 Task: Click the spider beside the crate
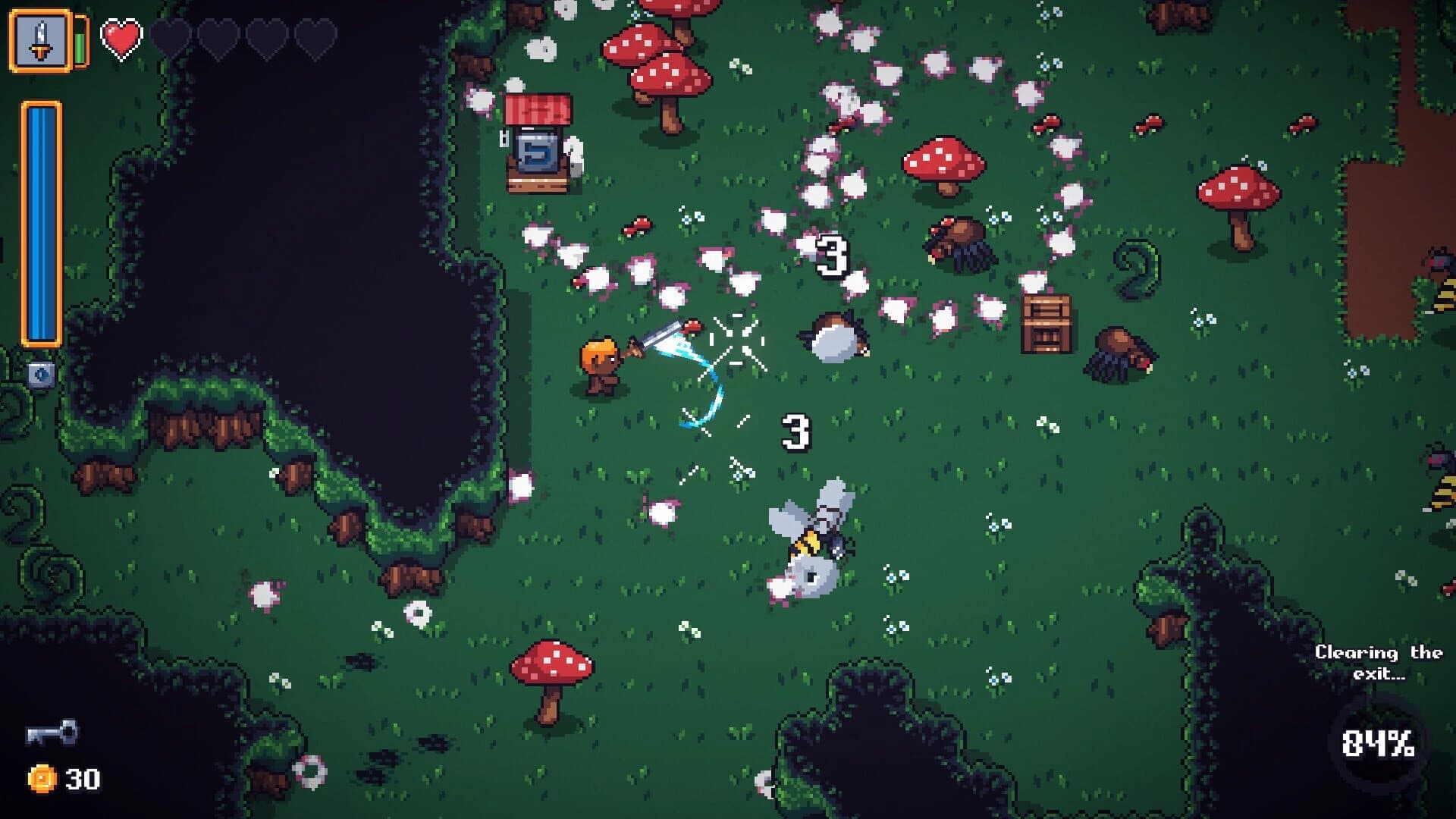1119,353
